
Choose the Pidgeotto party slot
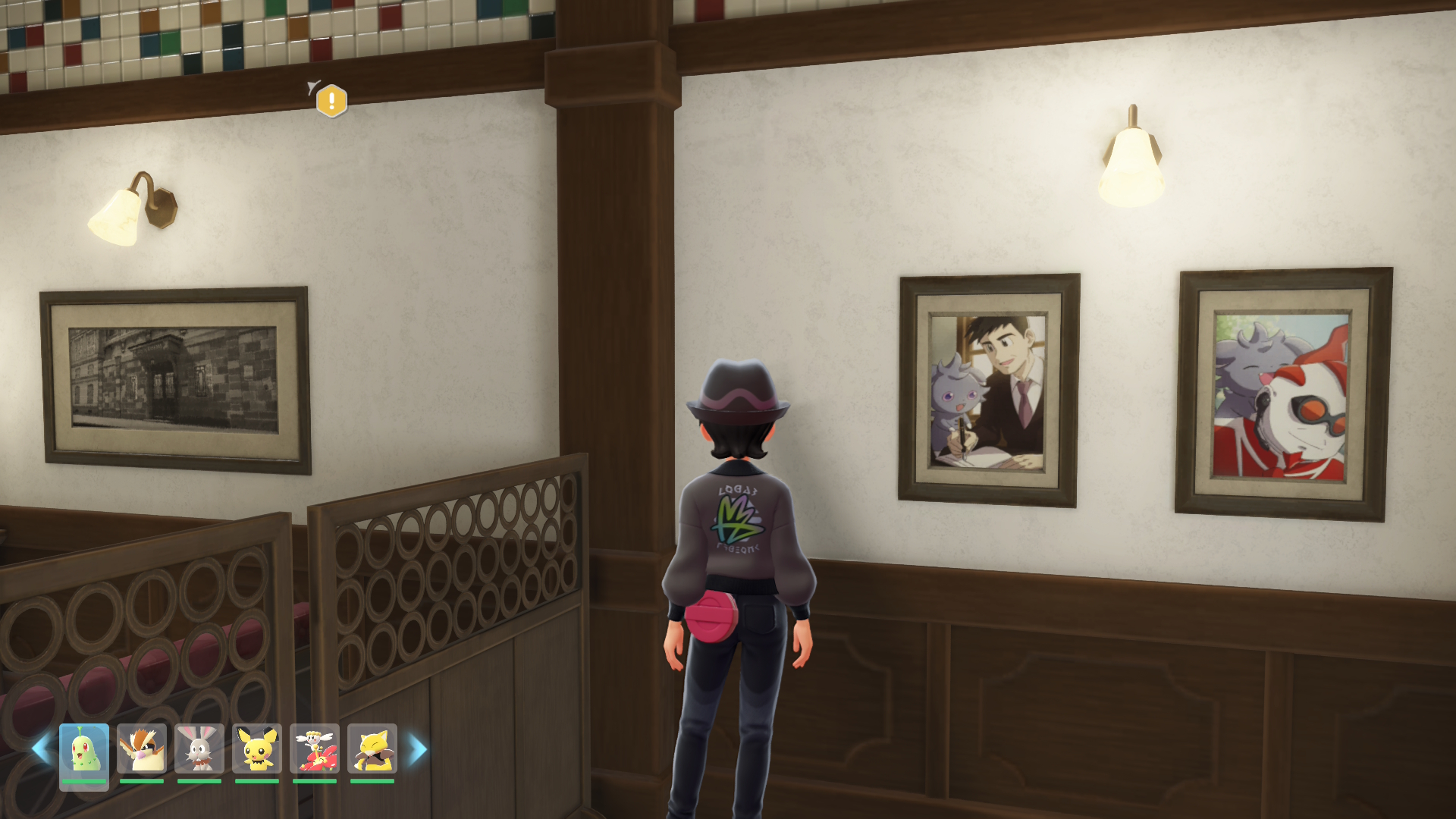click(x=142, y=749)
